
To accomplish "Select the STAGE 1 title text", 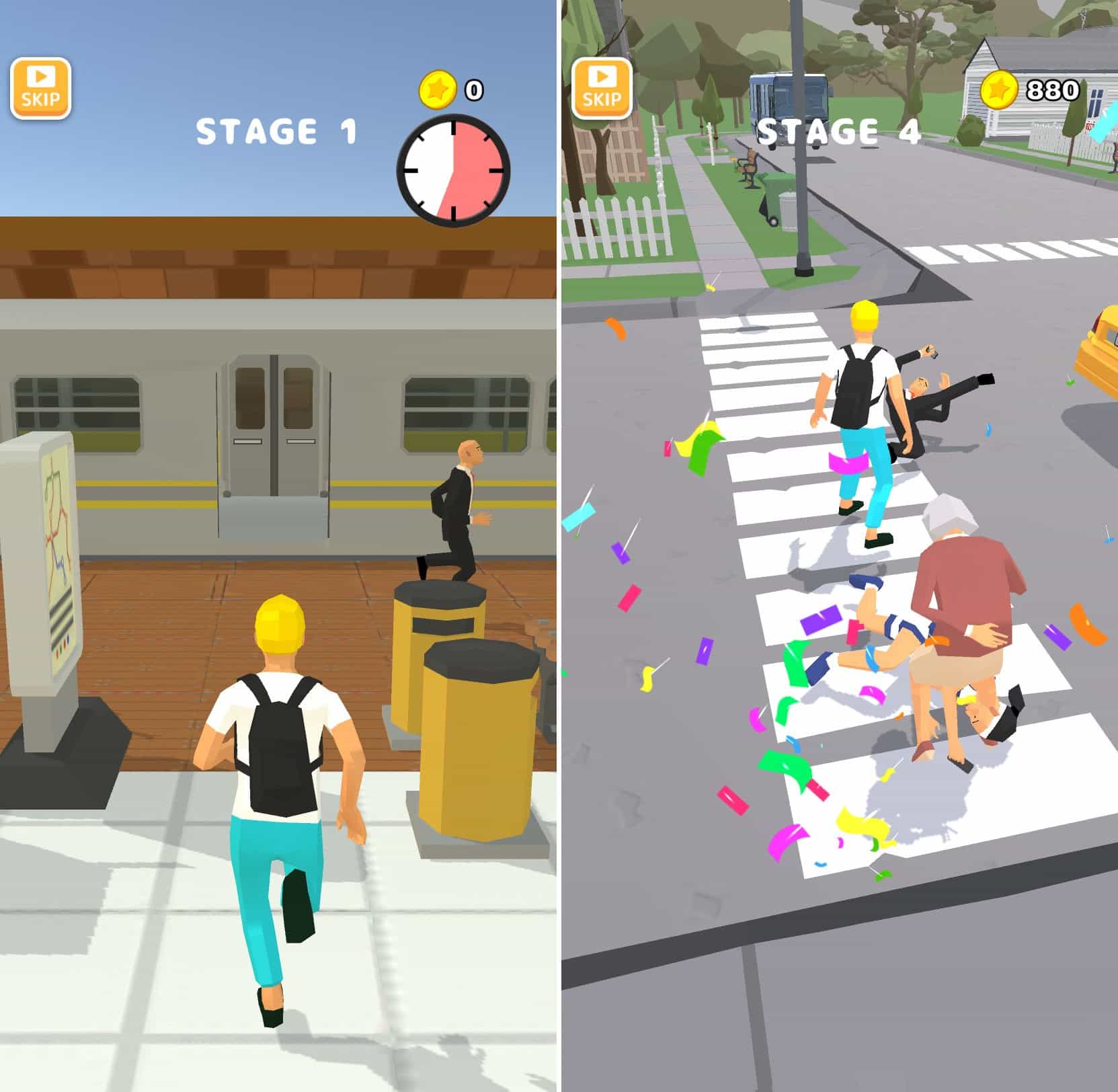I will [x=274, y=132].
